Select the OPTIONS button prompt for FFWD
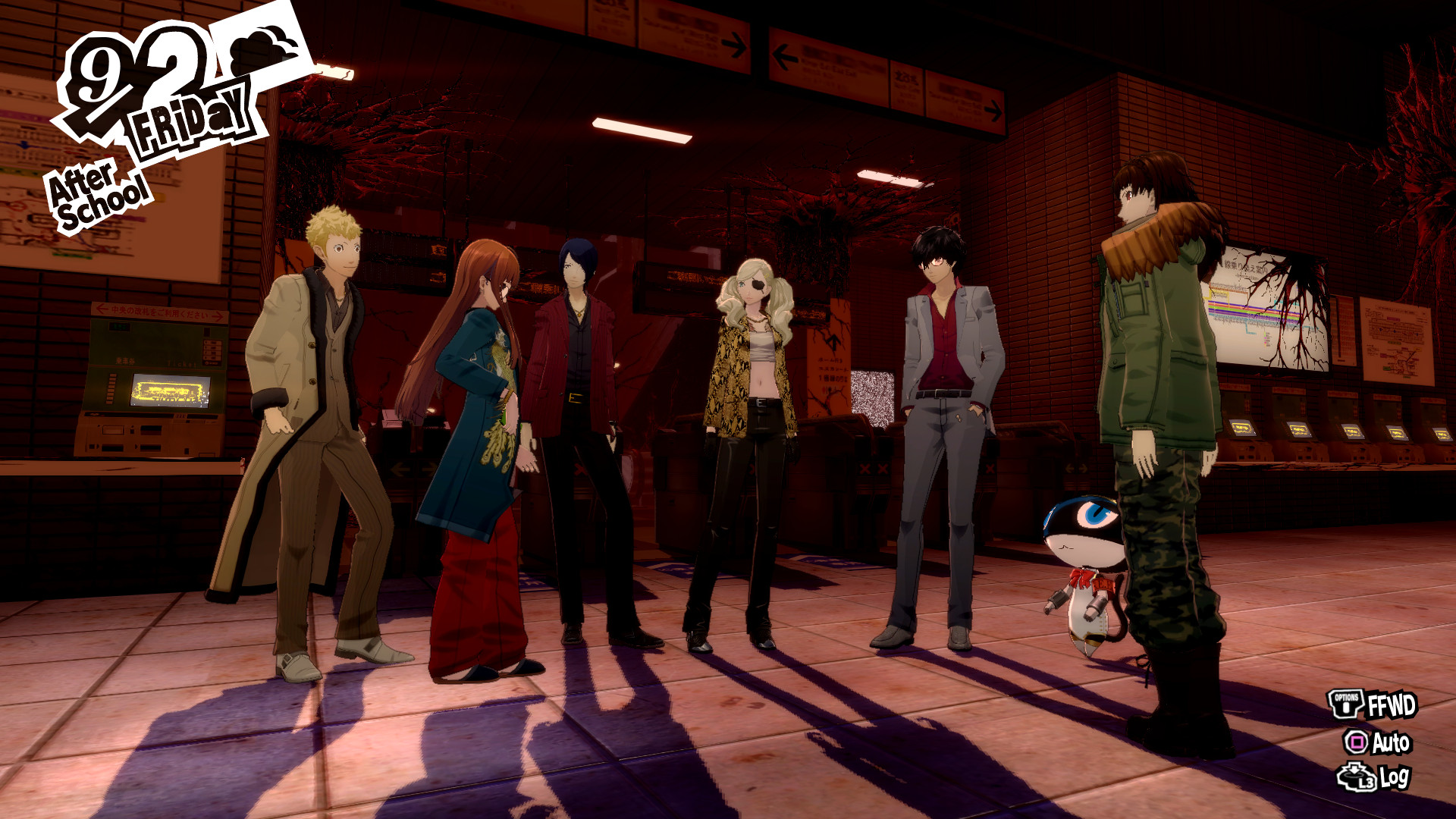Image resolution: width=1456 pixels, height=819 pixels. point(1346,703)
